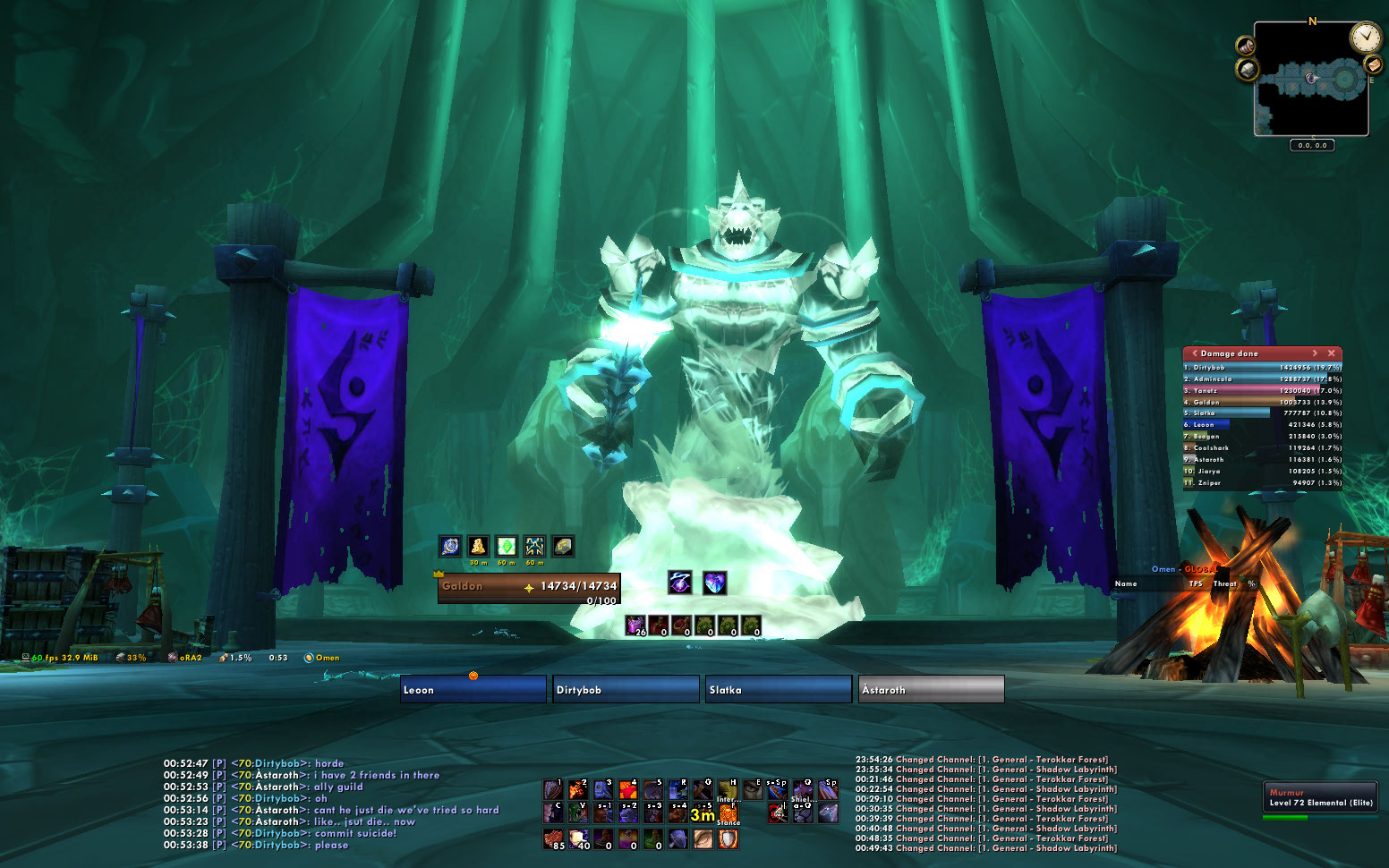Close the Damage done meter window
Image resolution: width=1389 pixels, height=868 pixels.
point(1331,353)
